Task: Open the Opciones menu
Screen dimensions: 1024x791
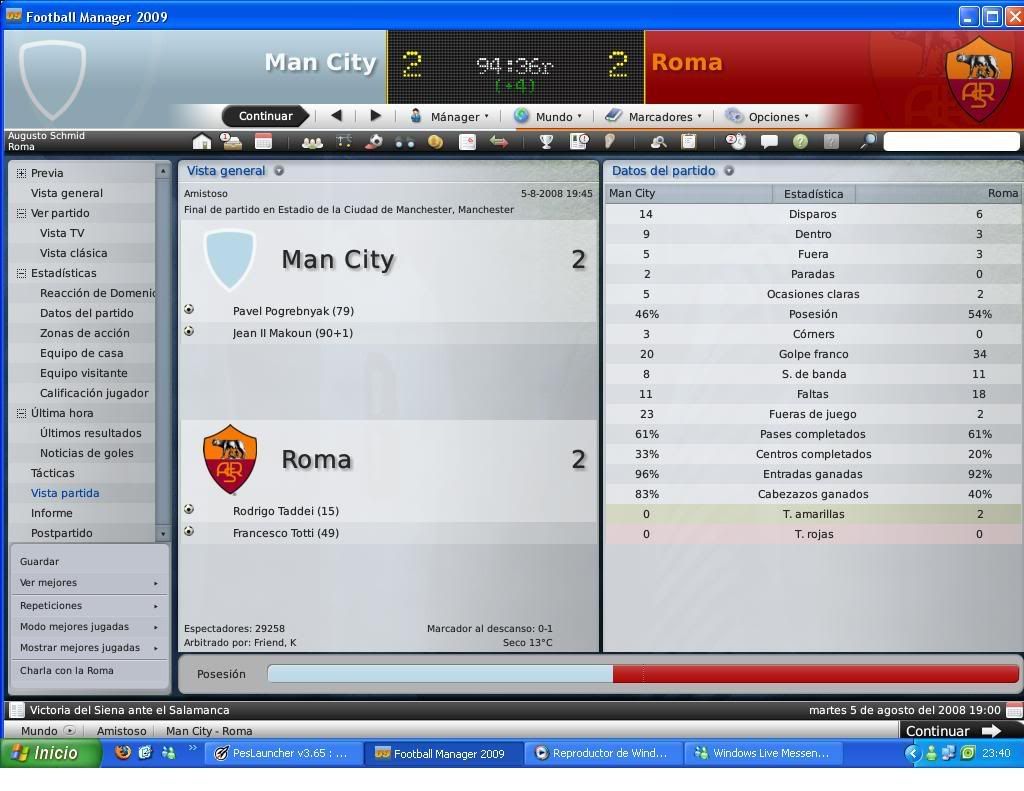Action: coord(767,116)
